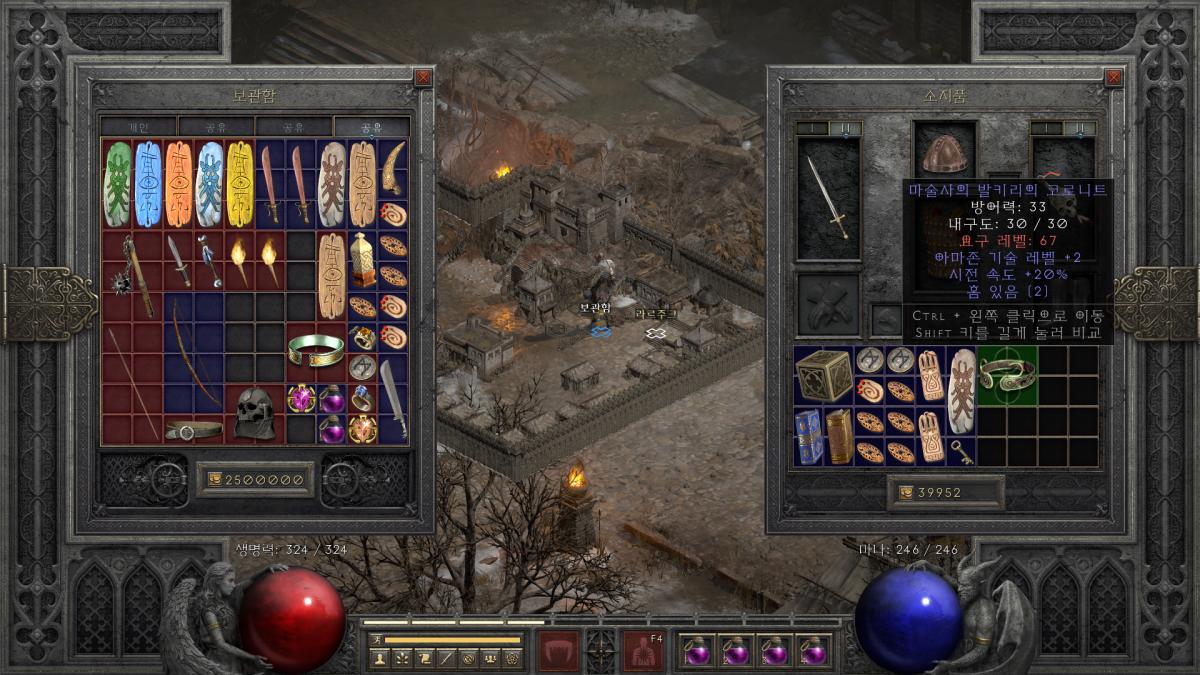Select the green circlet in the stash
The height and width of the screenshot is (675, 1200).
[315, 348]
